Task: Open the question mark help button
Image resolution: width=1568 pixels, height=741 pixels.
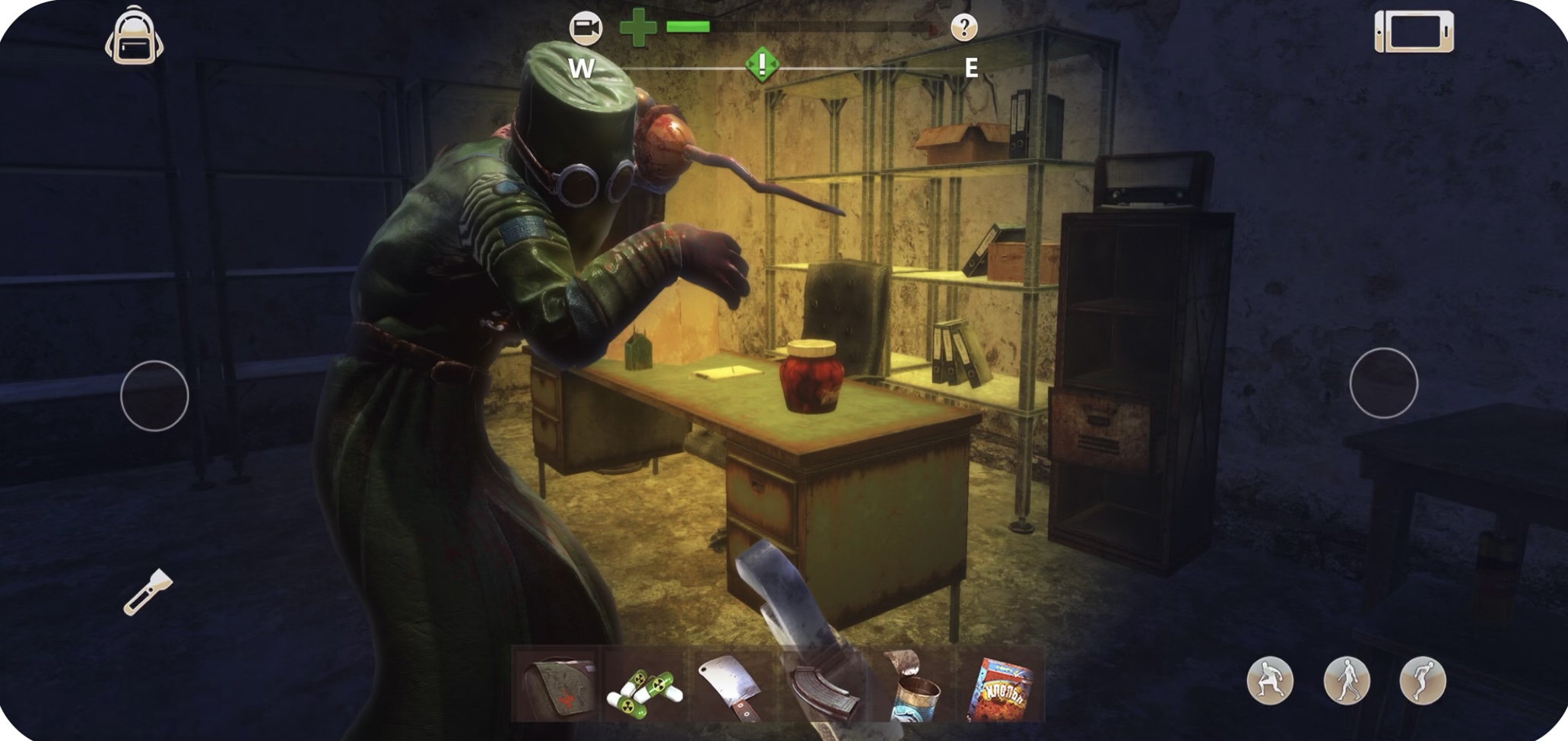Action: (963, 28)
